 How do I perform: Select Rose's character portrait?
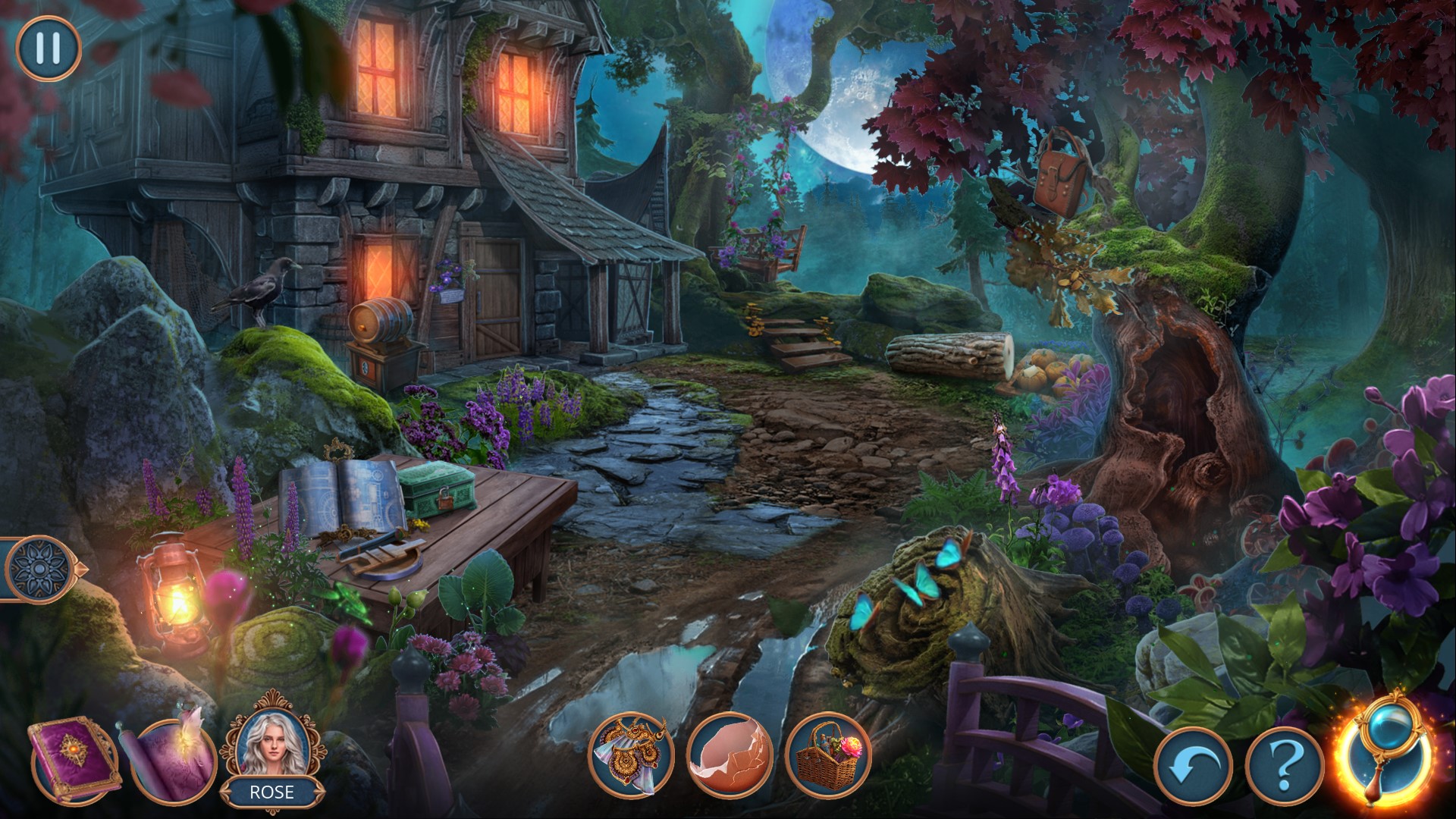(x=272, y=743)
